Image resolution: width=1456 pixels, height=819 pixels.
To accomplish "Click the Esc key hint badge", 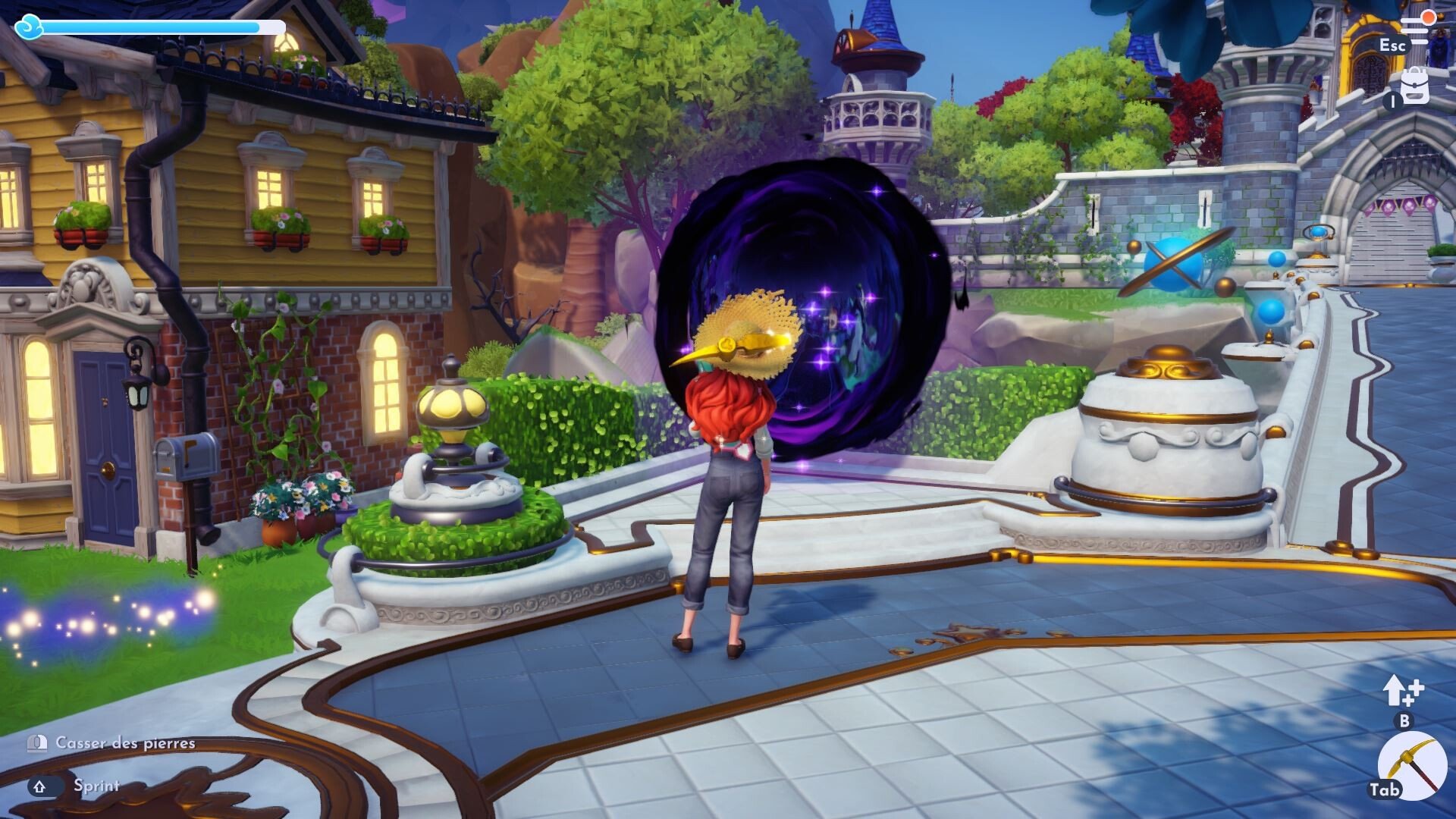I will pyautogui.click(x=1394, y=43).
